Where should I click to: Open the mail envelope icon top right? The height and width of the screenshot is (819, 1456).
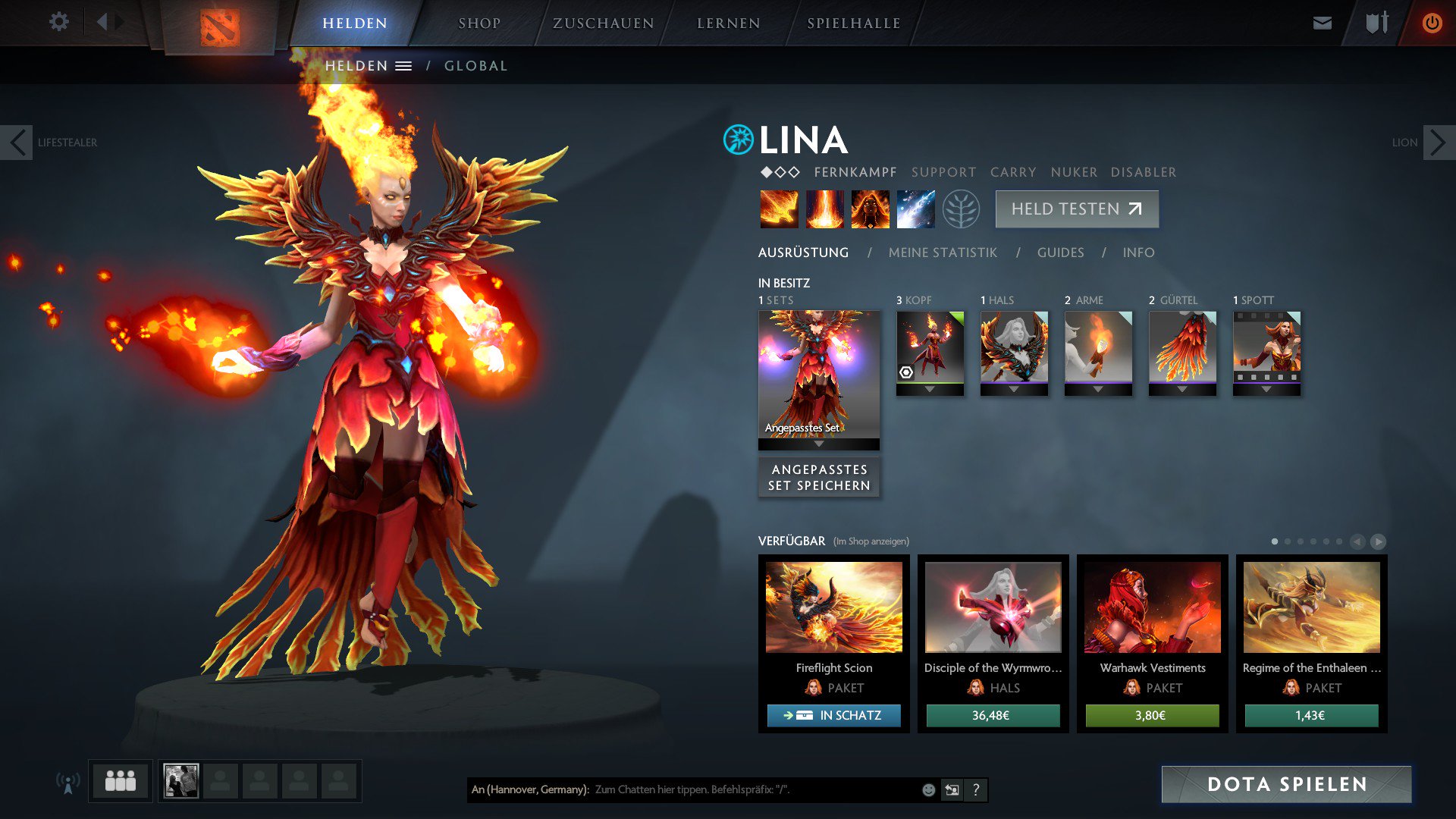tap(1322, 22)
